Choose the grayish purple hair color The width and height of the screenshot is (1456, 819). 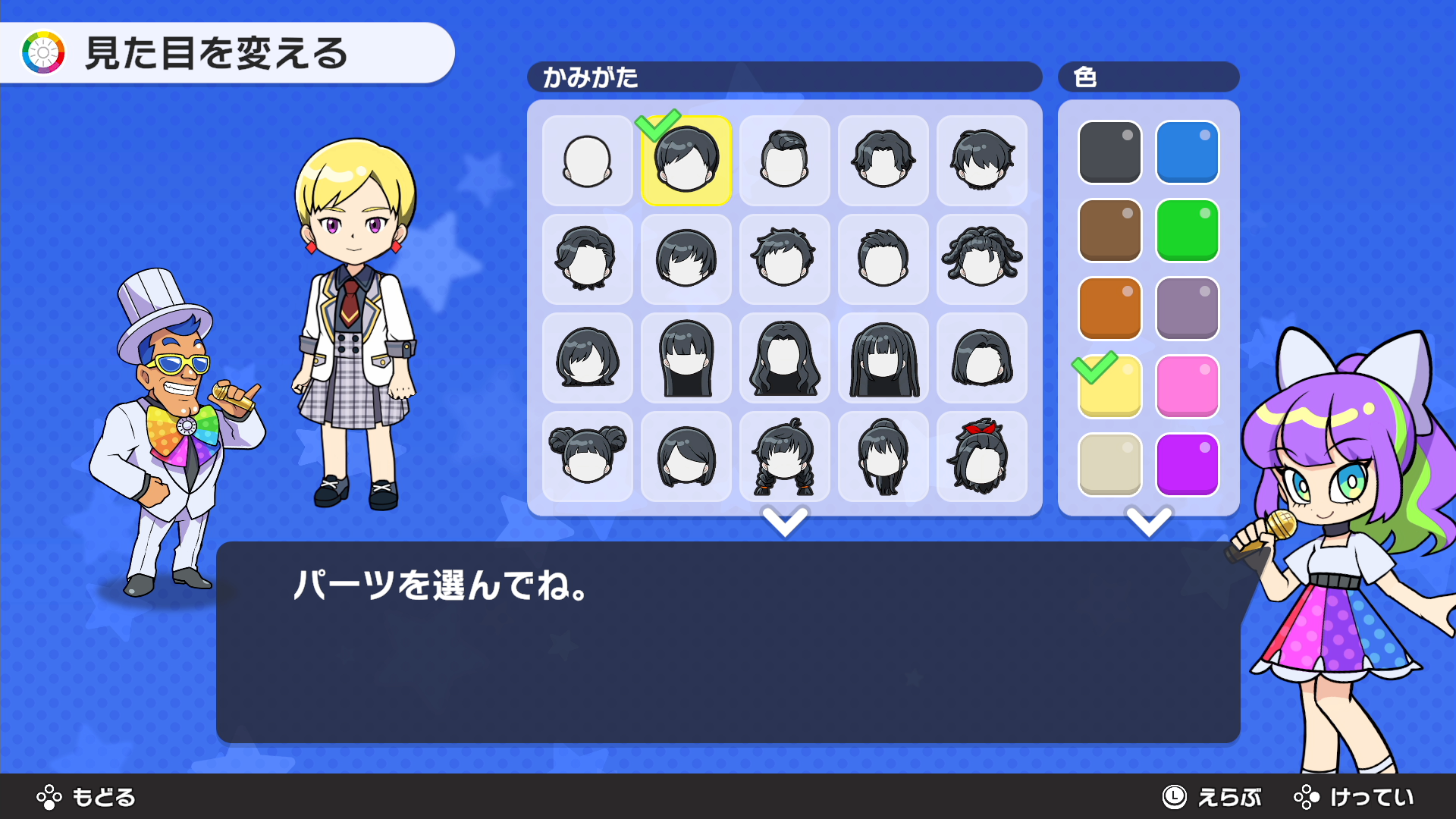click(1187, 309)
